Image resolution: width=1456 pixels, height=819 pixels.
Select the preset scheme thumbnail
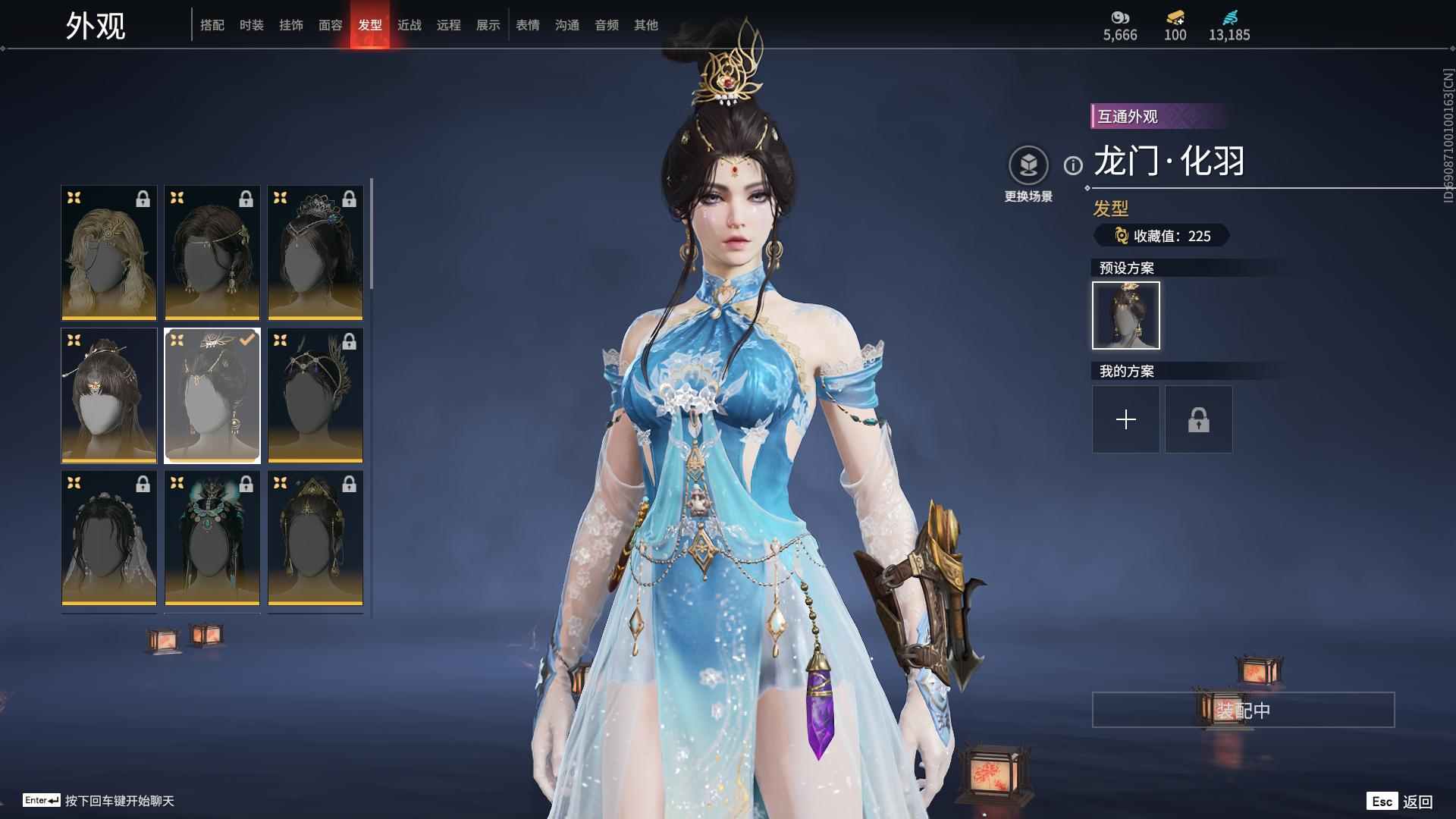pos(1125,315)
